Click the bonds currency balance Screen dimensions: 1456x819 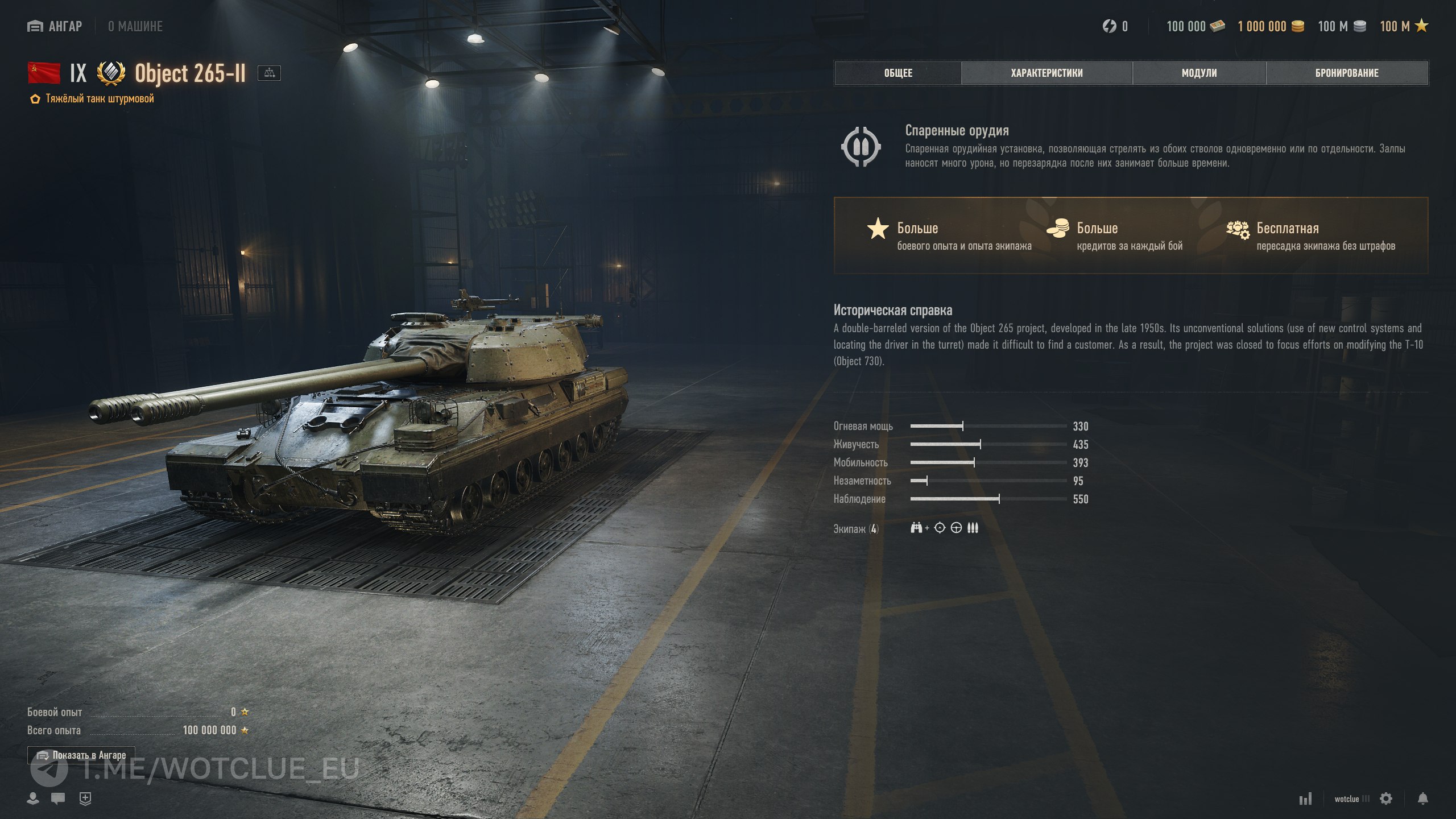(1195, 26)
